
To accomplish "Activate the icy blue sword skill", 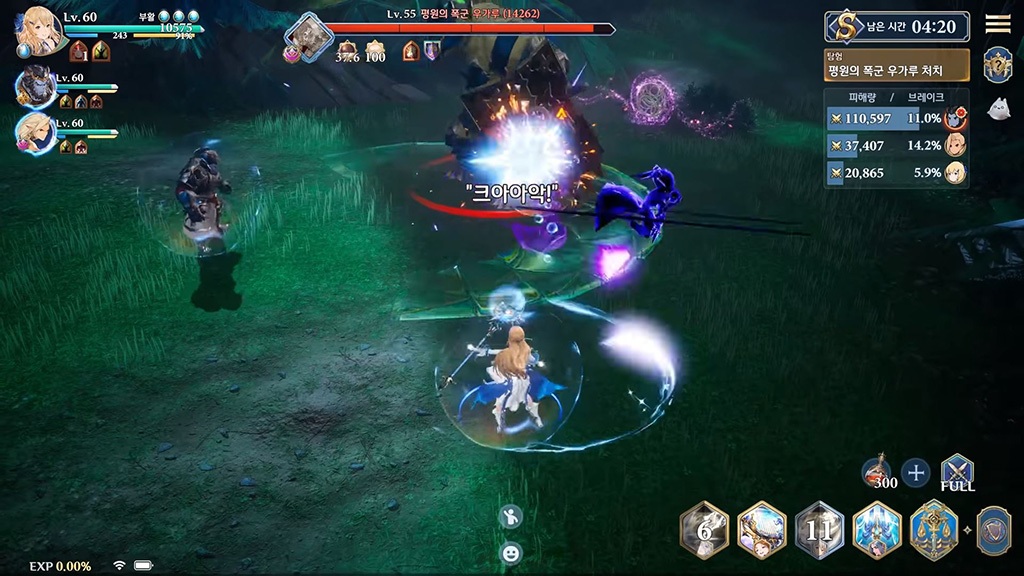I will 877,530.
